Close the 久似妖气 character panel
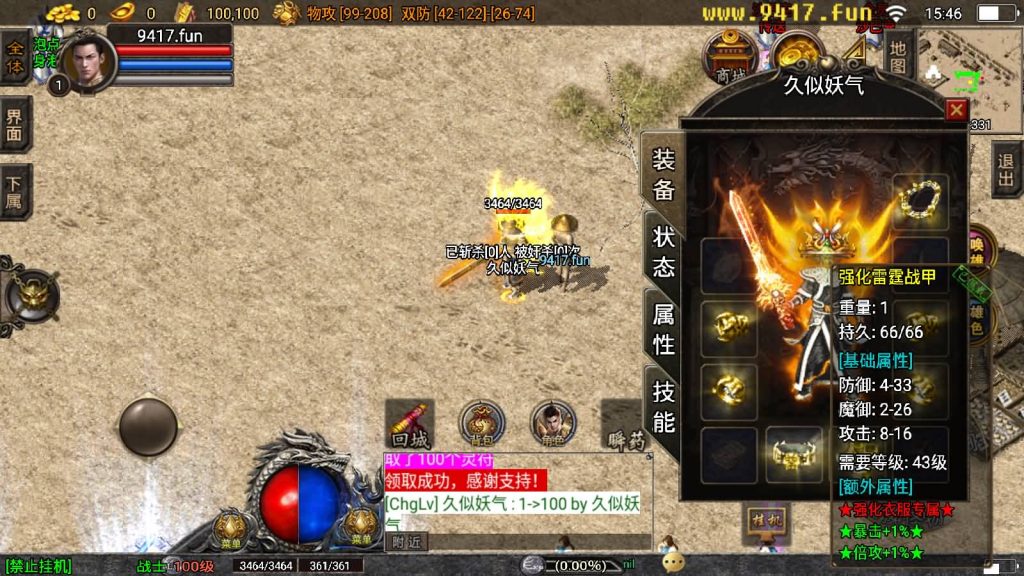Screen dimensions: 1024x576 [956, 110]
